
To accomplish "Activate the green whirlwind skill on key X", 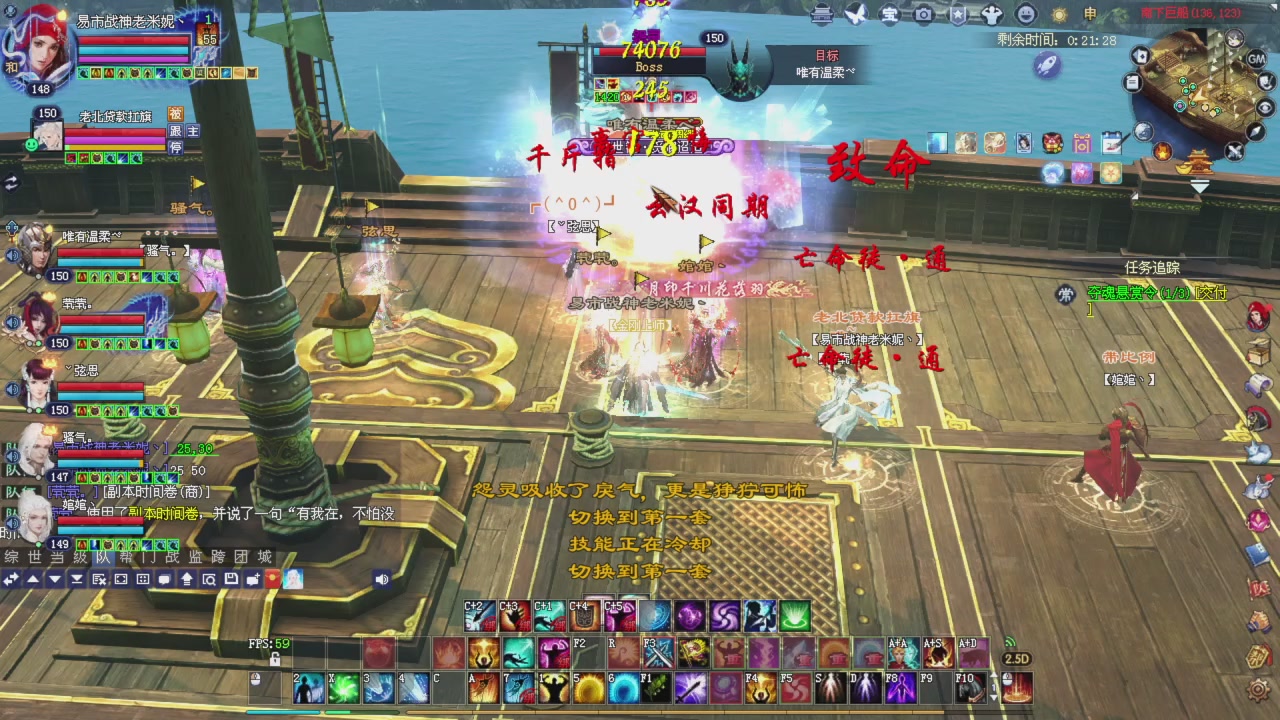I will point(344,688).
